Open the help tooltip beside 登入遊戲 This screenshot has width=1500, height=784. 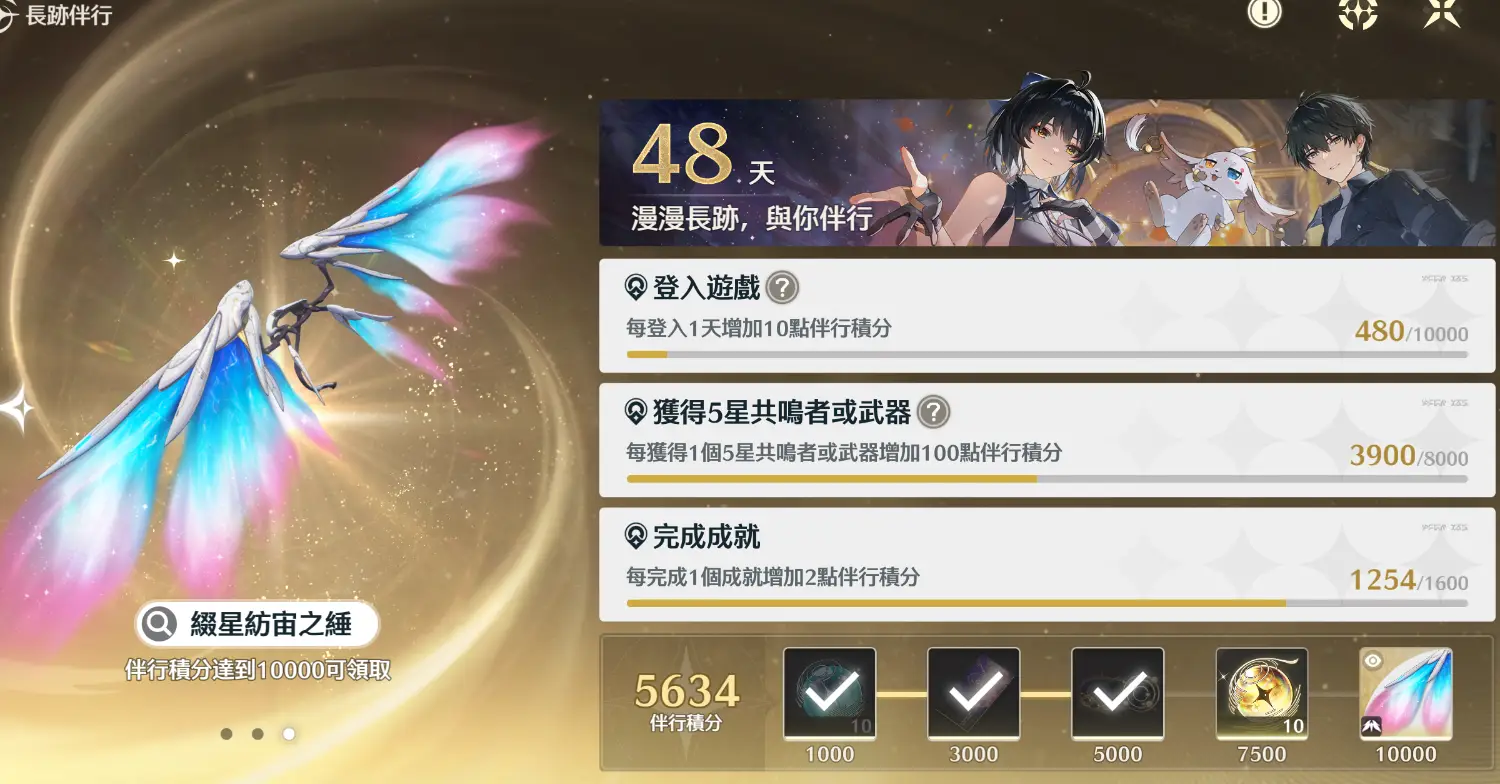click(783, 289)
